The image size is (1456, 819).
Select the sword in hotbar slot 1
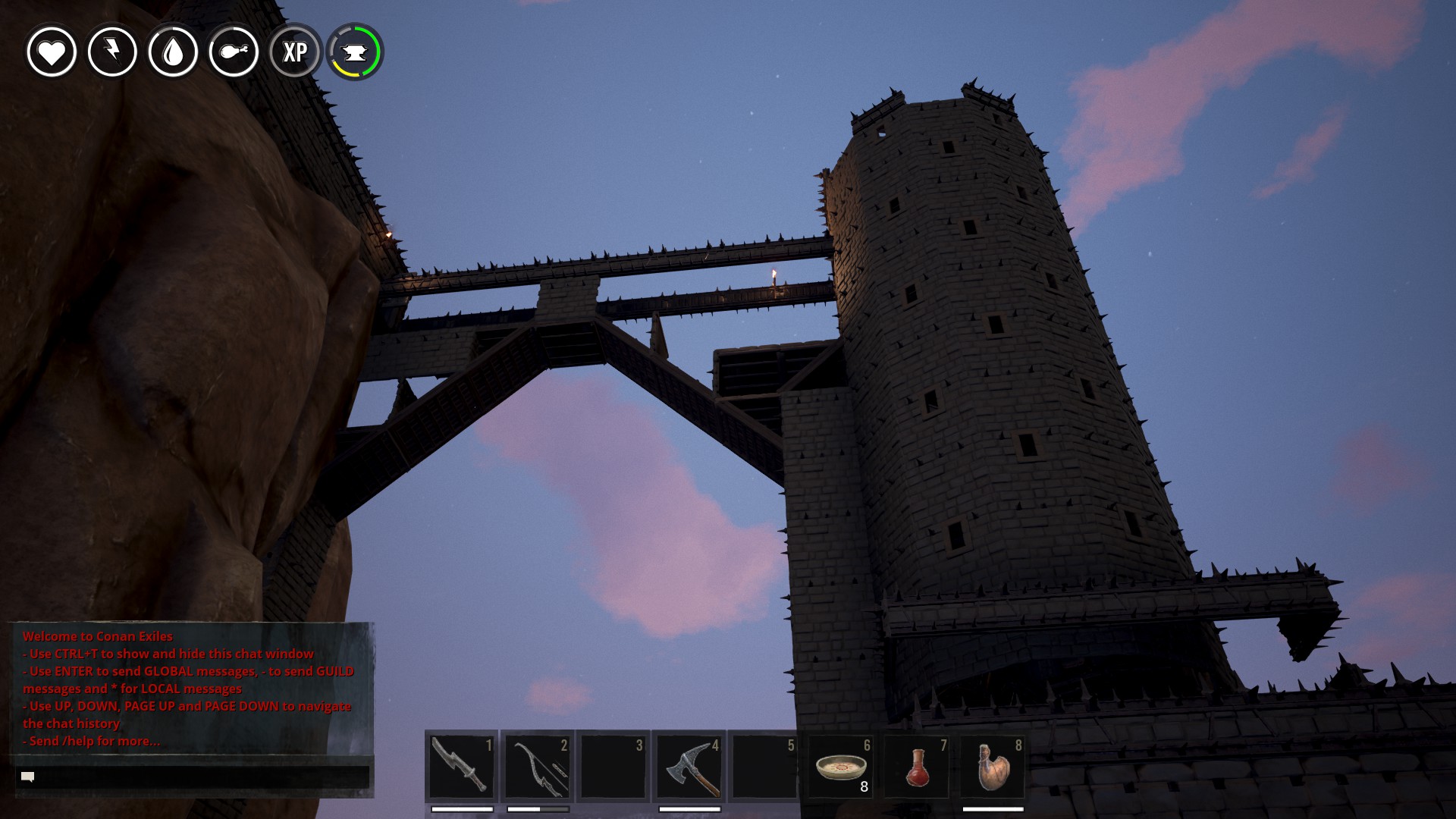click(461, 766)
